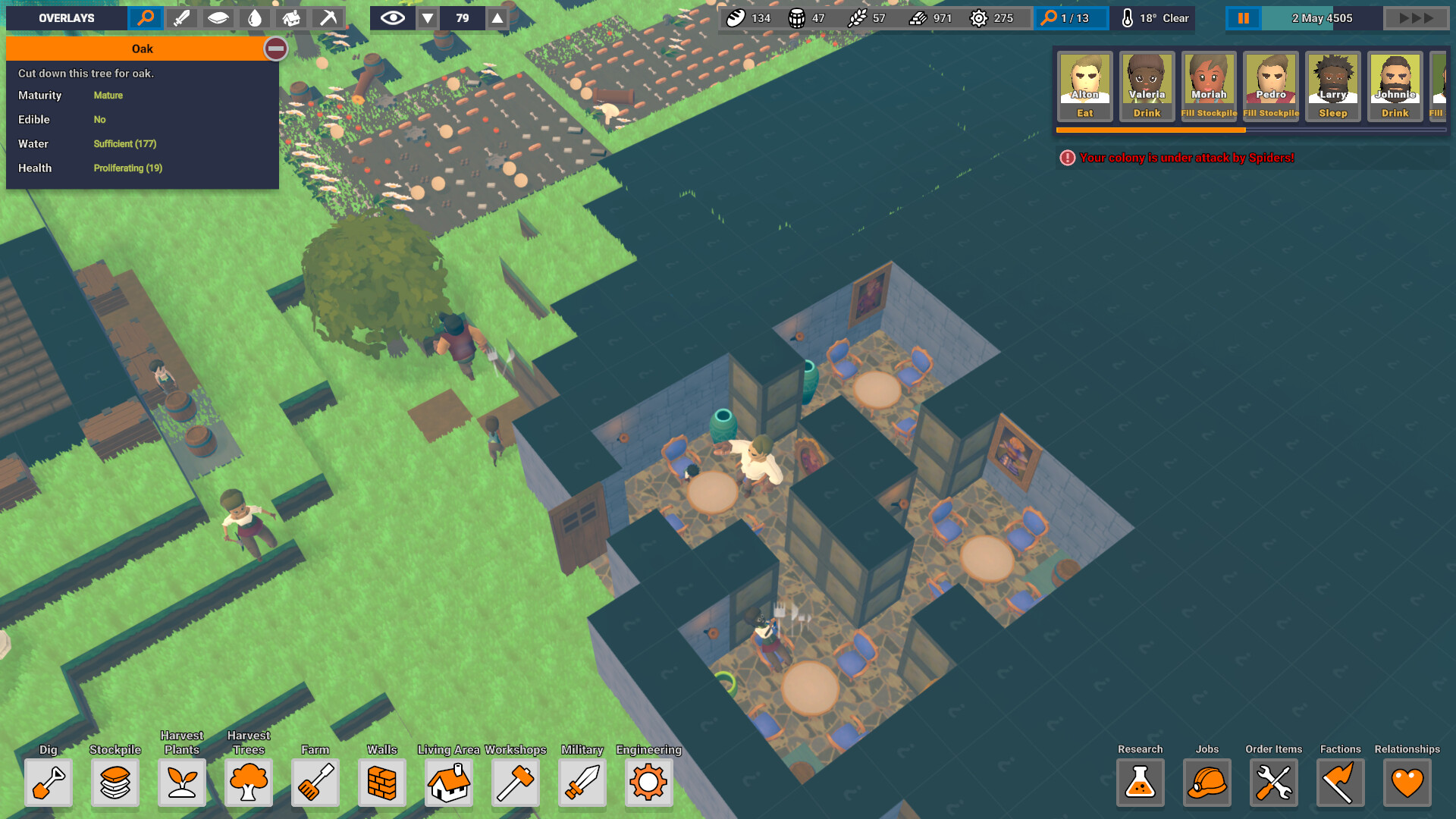Open the Living Area menu
The image size is (1456, 819).
point(449,783)
